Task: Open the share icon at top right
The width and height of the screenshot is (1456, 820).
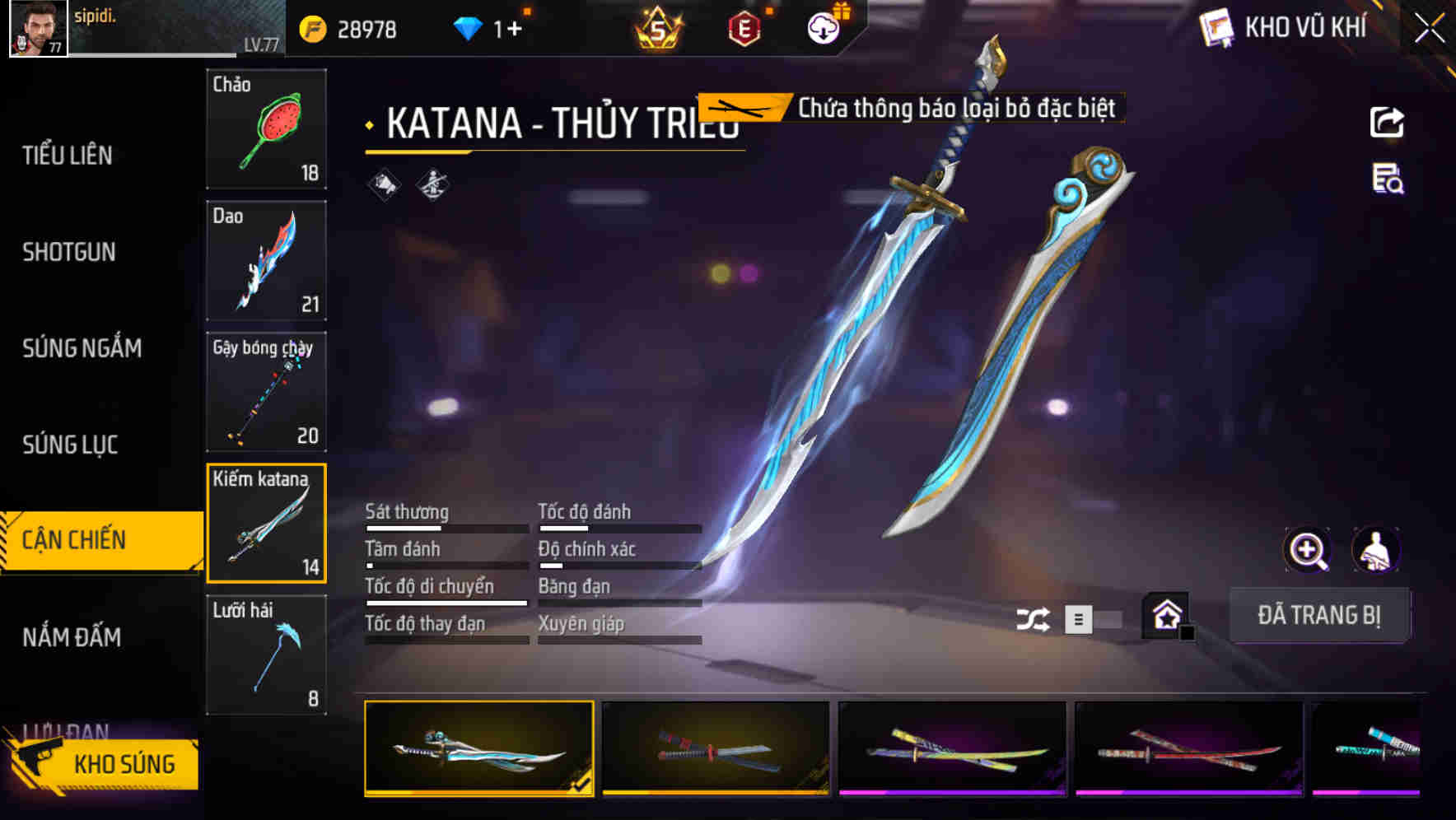Action: click(1388, 122)
